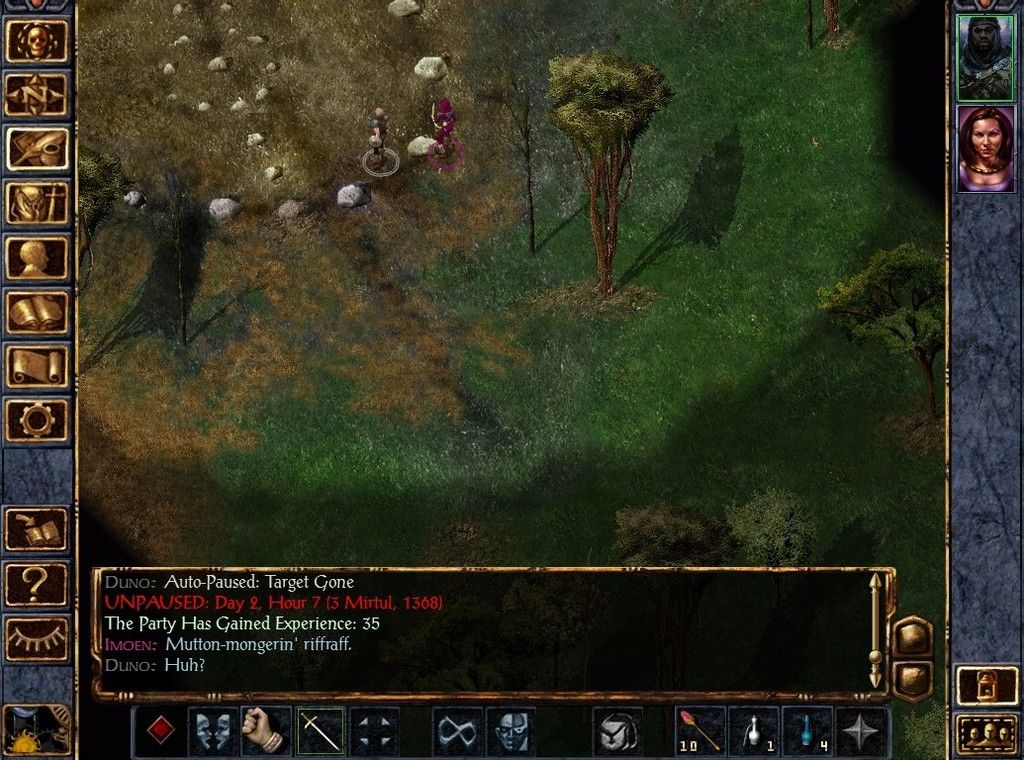Click the skull return-to-game button
Screen dimensions: 1024x760
coord(38,41)
